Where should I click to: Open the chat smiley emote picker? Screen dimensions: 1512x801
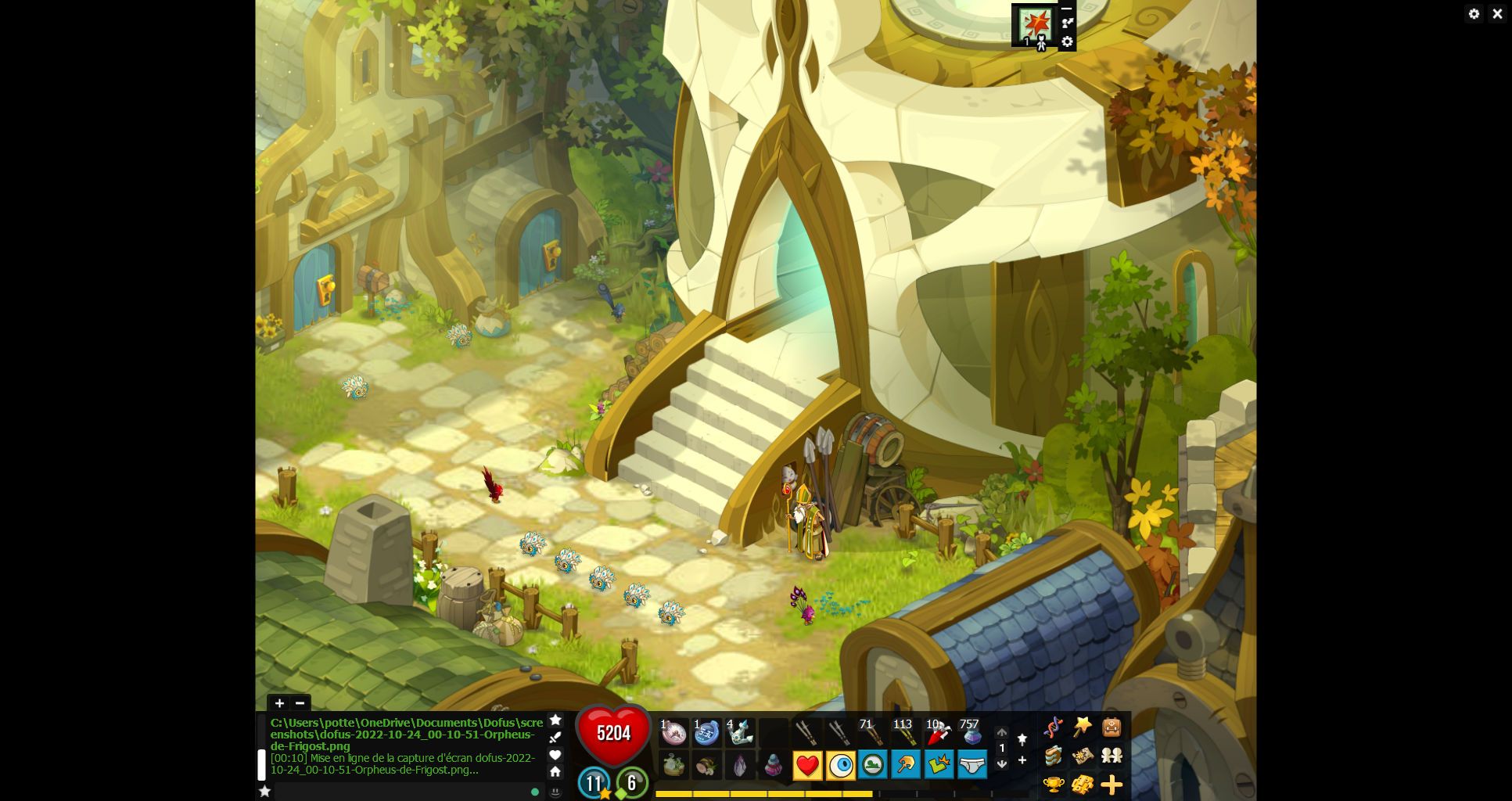point(555,792)
